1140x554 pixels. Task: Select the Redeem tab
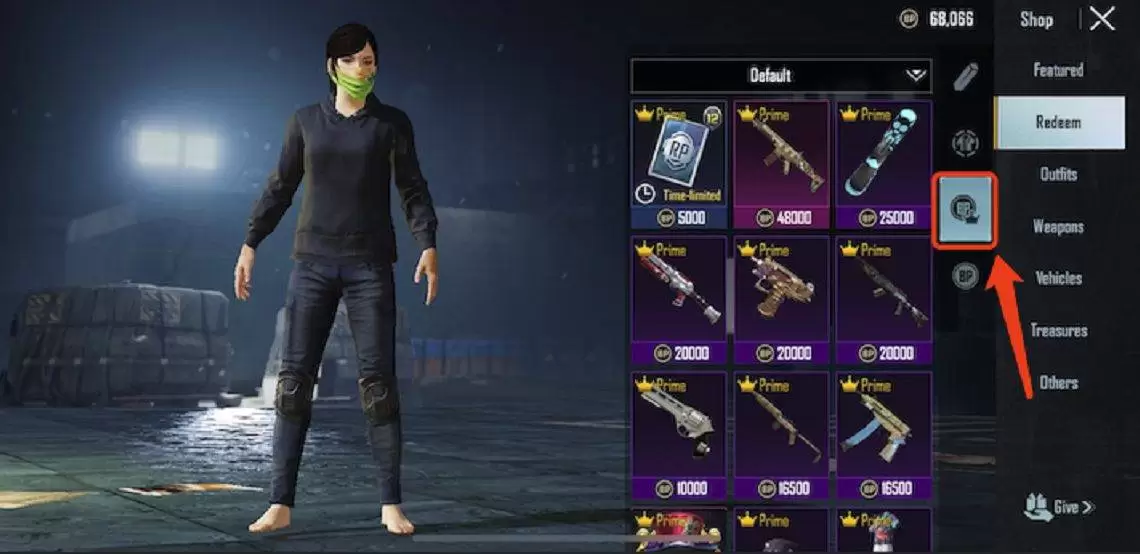[1058, 122]
